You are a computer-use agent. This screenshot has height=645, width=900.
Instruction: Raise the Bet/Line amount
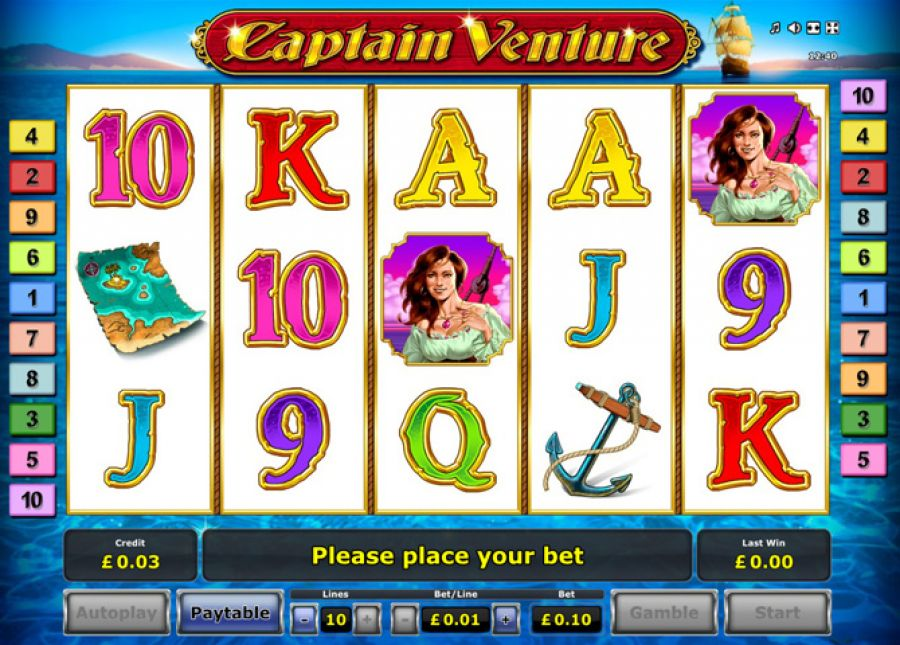pyautogui.click(x=506, y=620)
